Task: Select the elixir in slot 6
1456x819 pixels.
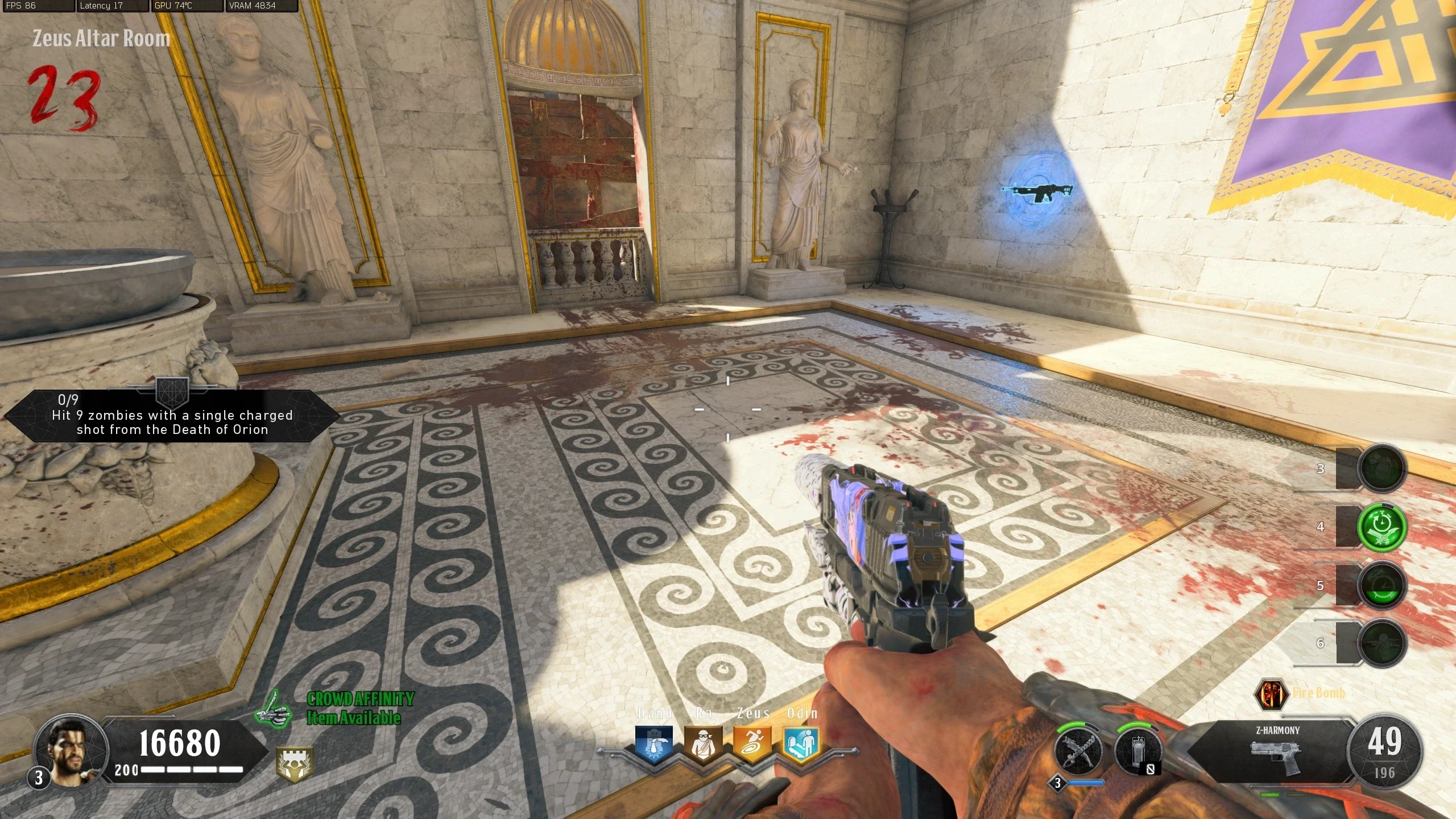Action: (x=1382, y=643)
